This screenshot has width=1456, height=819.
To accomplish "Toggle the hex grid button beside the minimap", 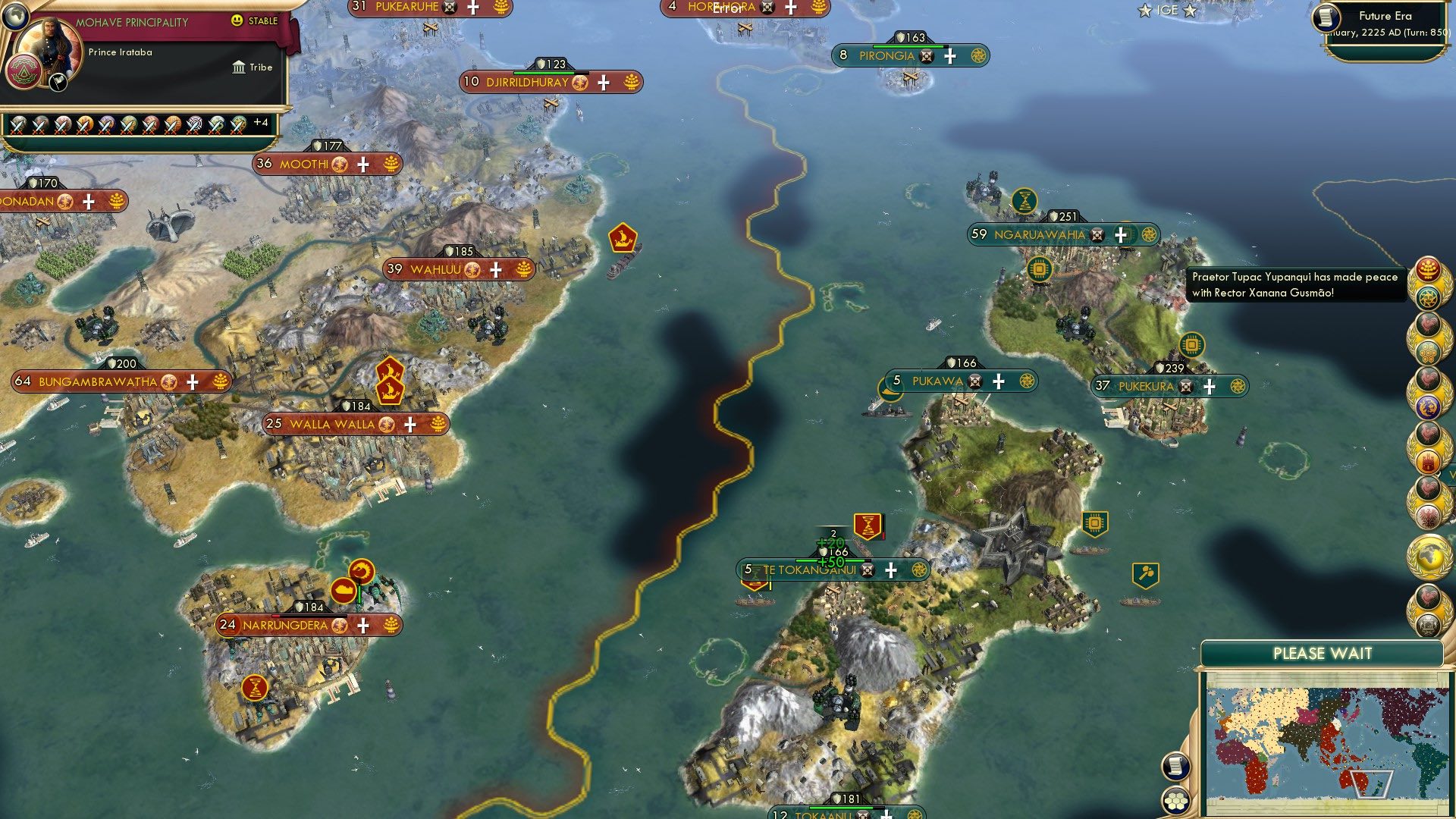I will (x=1176, y=799).
